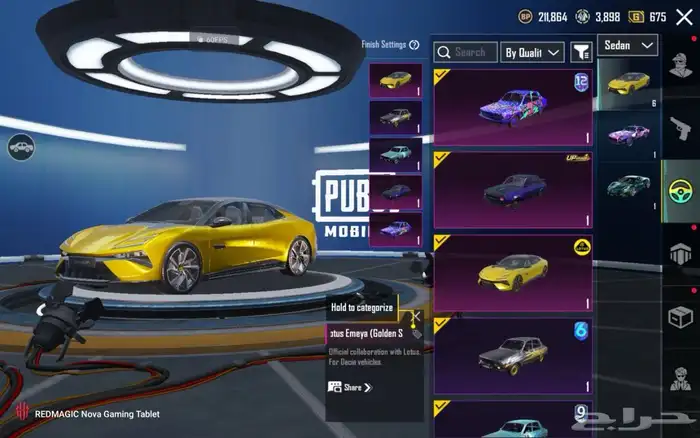Open the steering wheel vehicle tab
The width and height of the screenshot is (700, 438).
click(x=680, y=191)
